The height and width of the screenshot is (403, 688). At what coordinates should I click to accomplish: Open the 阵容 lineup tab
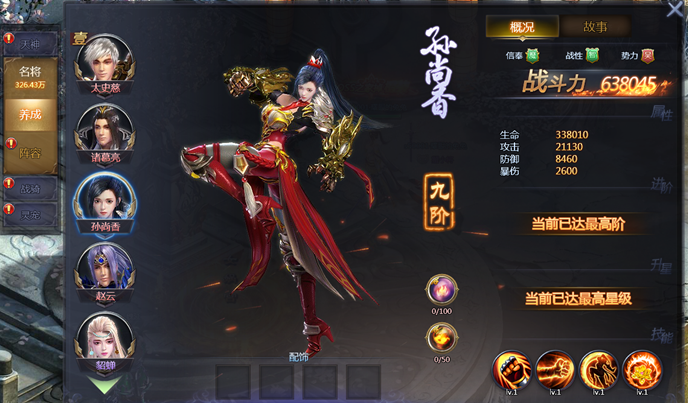[x=30, y=153]
